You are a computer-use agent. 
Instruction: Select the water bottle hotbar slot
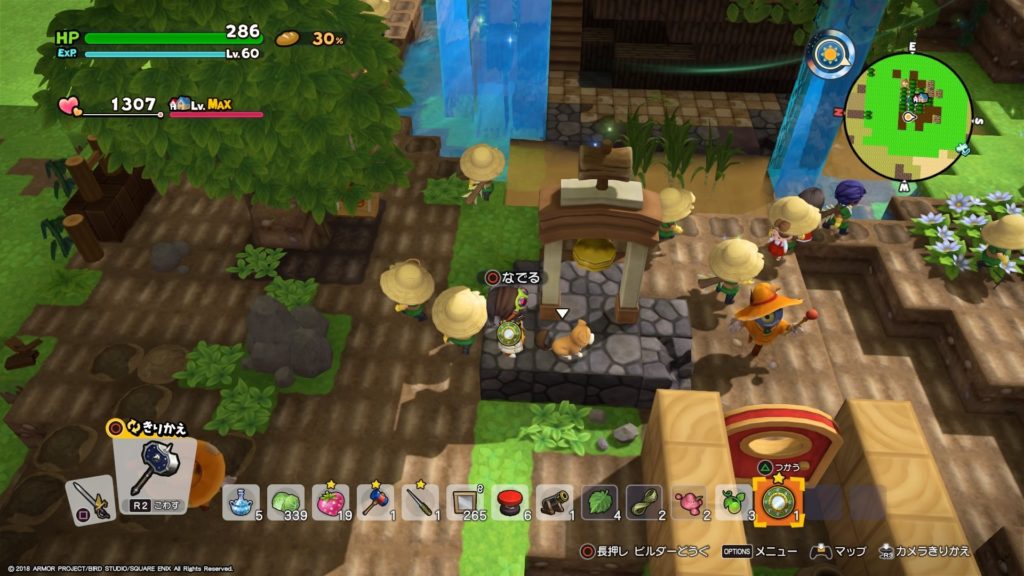(x=241, y=503)
